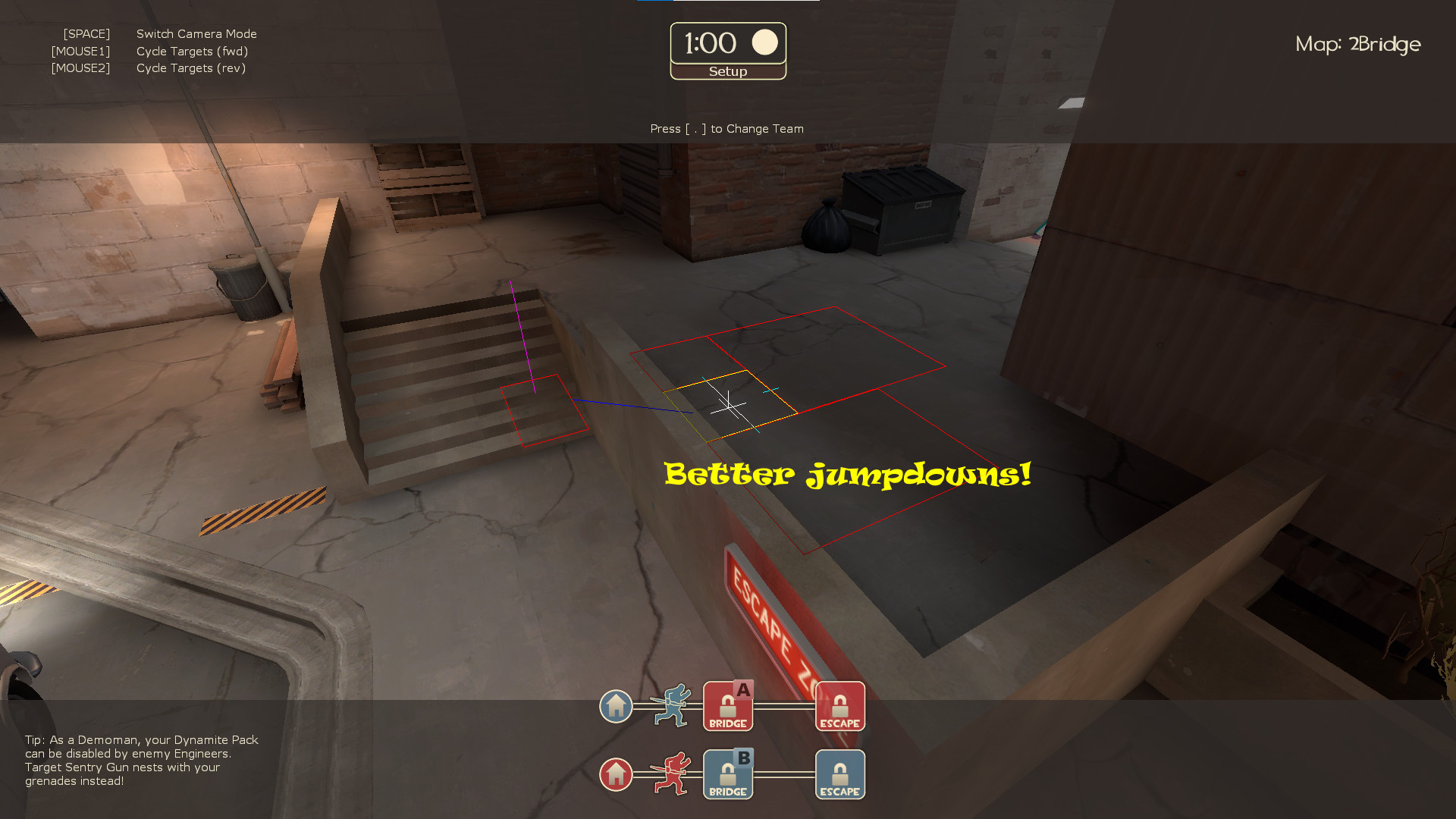This screenshot has height=819, width=1456.
Task: Click the 'Switch Camera Mode' binding entry
Action: (x=196, y=33)
